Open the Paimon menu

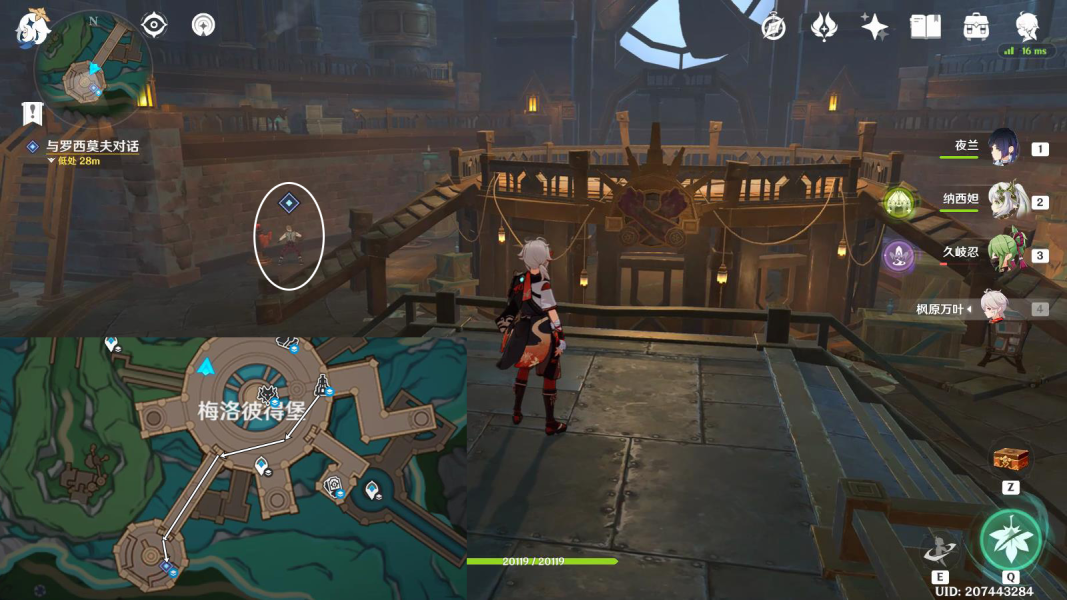(32, 28)
